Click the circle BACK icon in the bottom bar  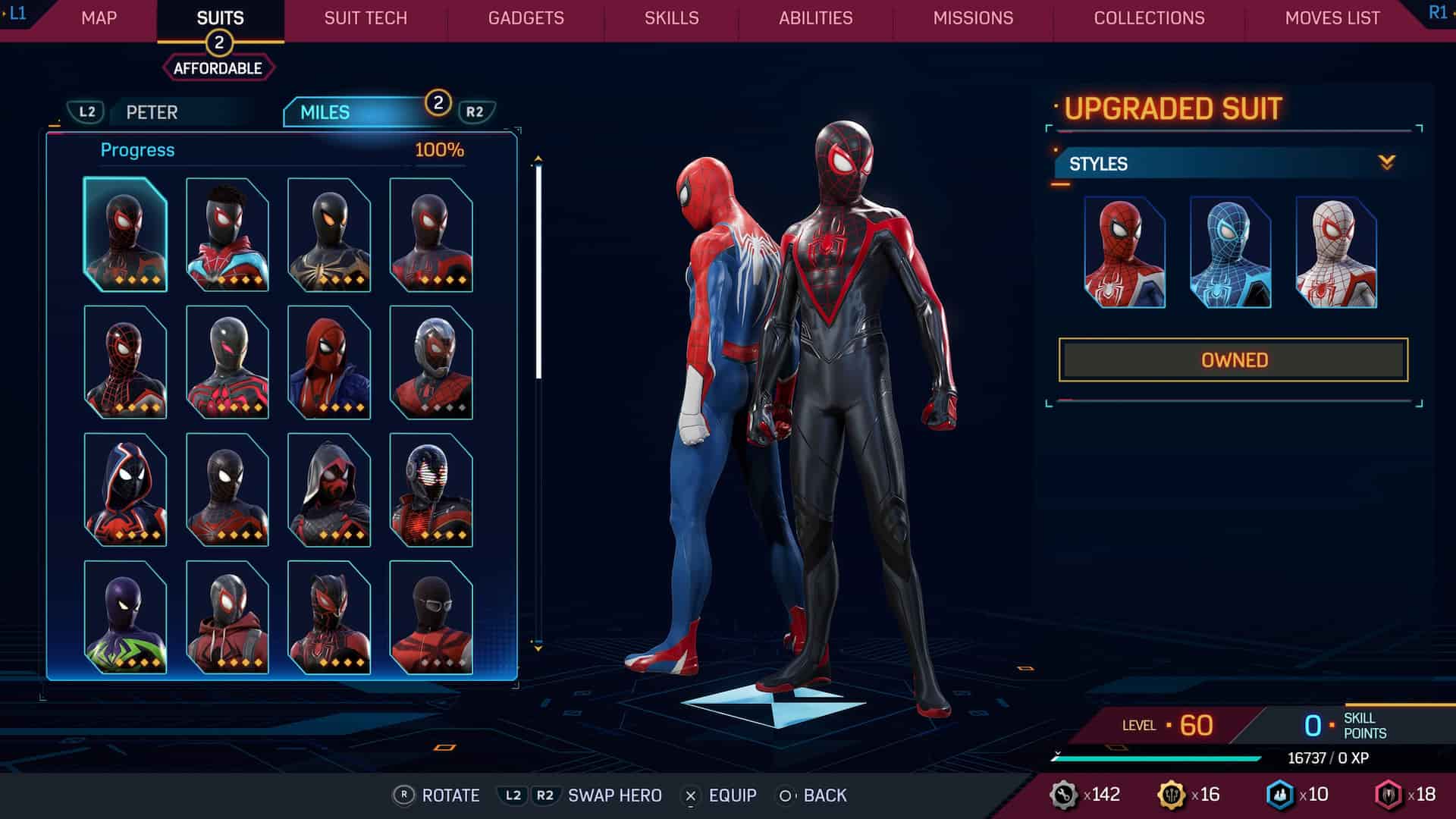[785, 796]
